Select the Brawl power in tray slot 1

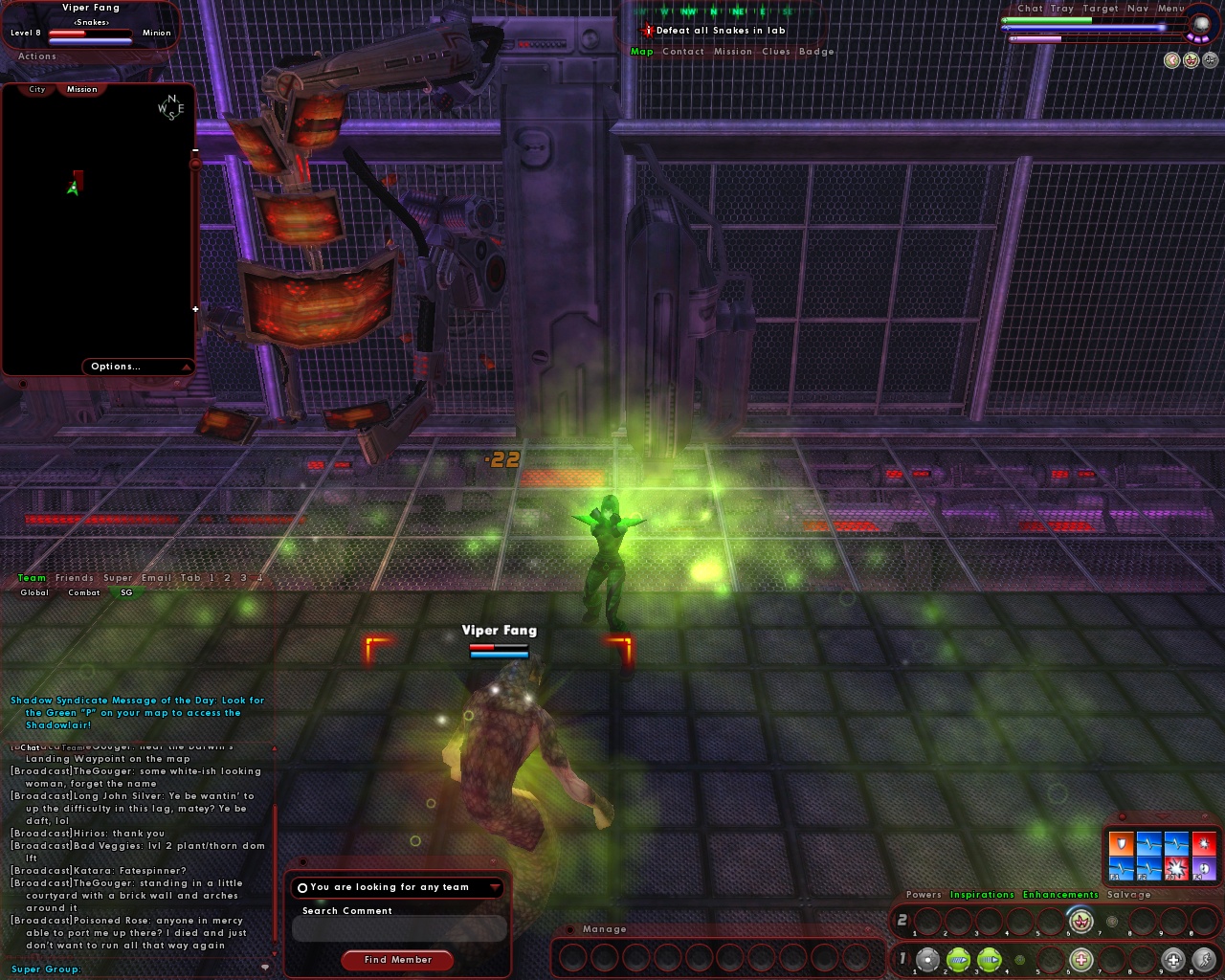click(x=927, y=959)
